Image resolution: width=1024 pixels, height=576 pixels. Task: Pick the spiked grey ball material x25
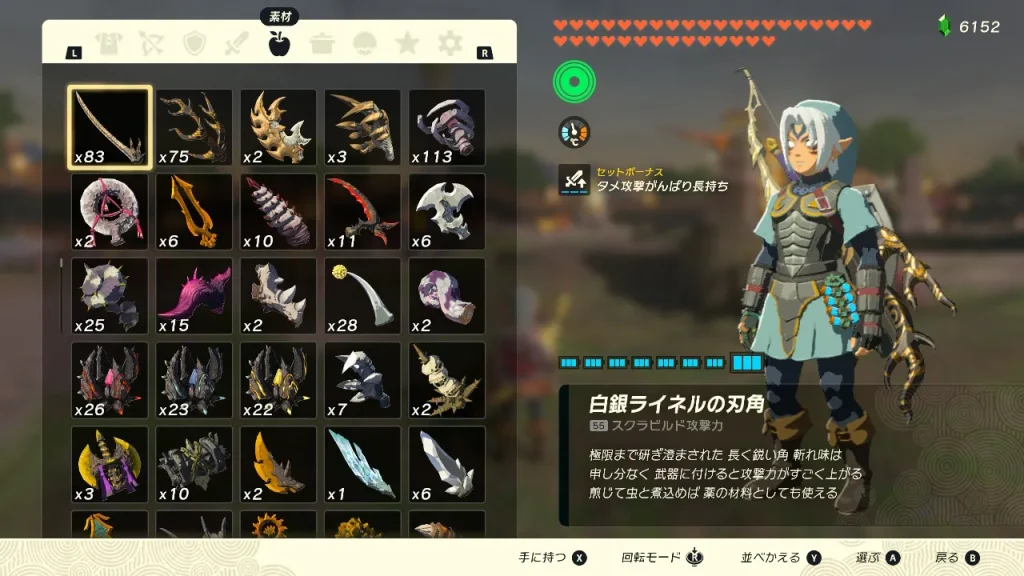click(x=110, y=295)
